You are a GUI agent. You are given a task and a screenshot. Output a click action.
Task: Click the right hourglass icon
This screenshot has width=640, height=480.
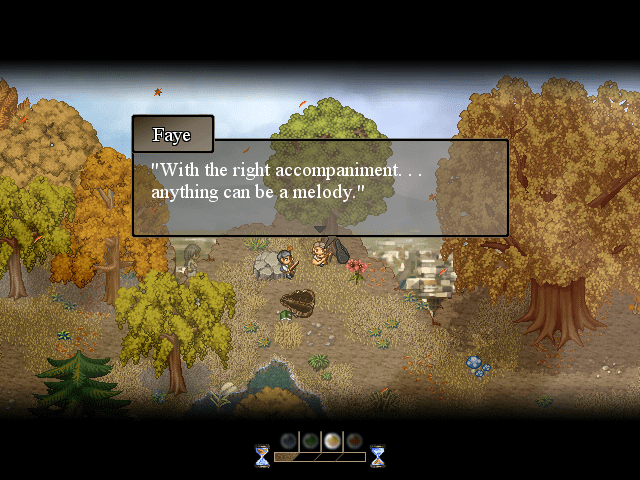(378, 456)
